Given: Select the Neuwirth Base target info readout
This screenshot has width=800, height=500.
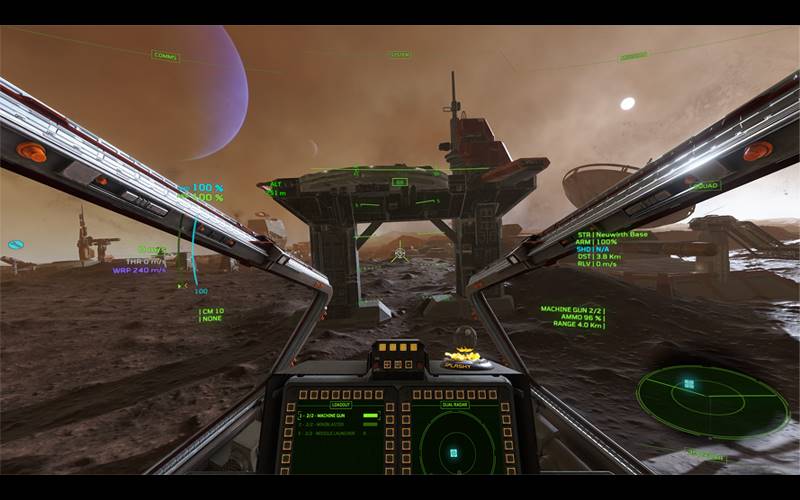Looking at the screenshot, I should [612, 234].
